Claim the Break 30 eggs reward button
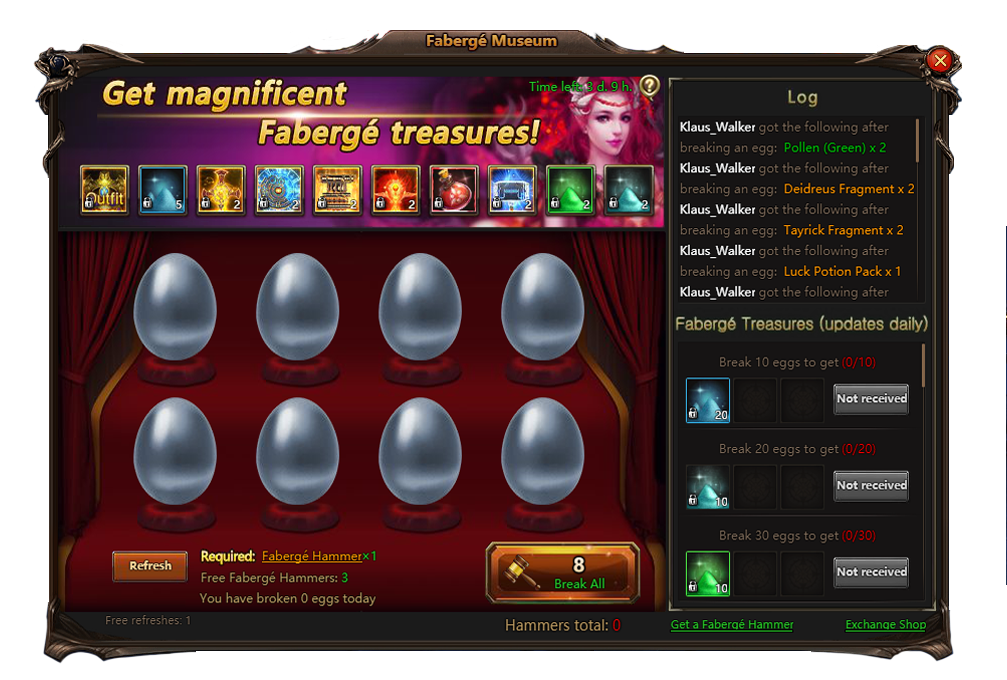This screenshot has width=1007, height=680. (871, 572)
